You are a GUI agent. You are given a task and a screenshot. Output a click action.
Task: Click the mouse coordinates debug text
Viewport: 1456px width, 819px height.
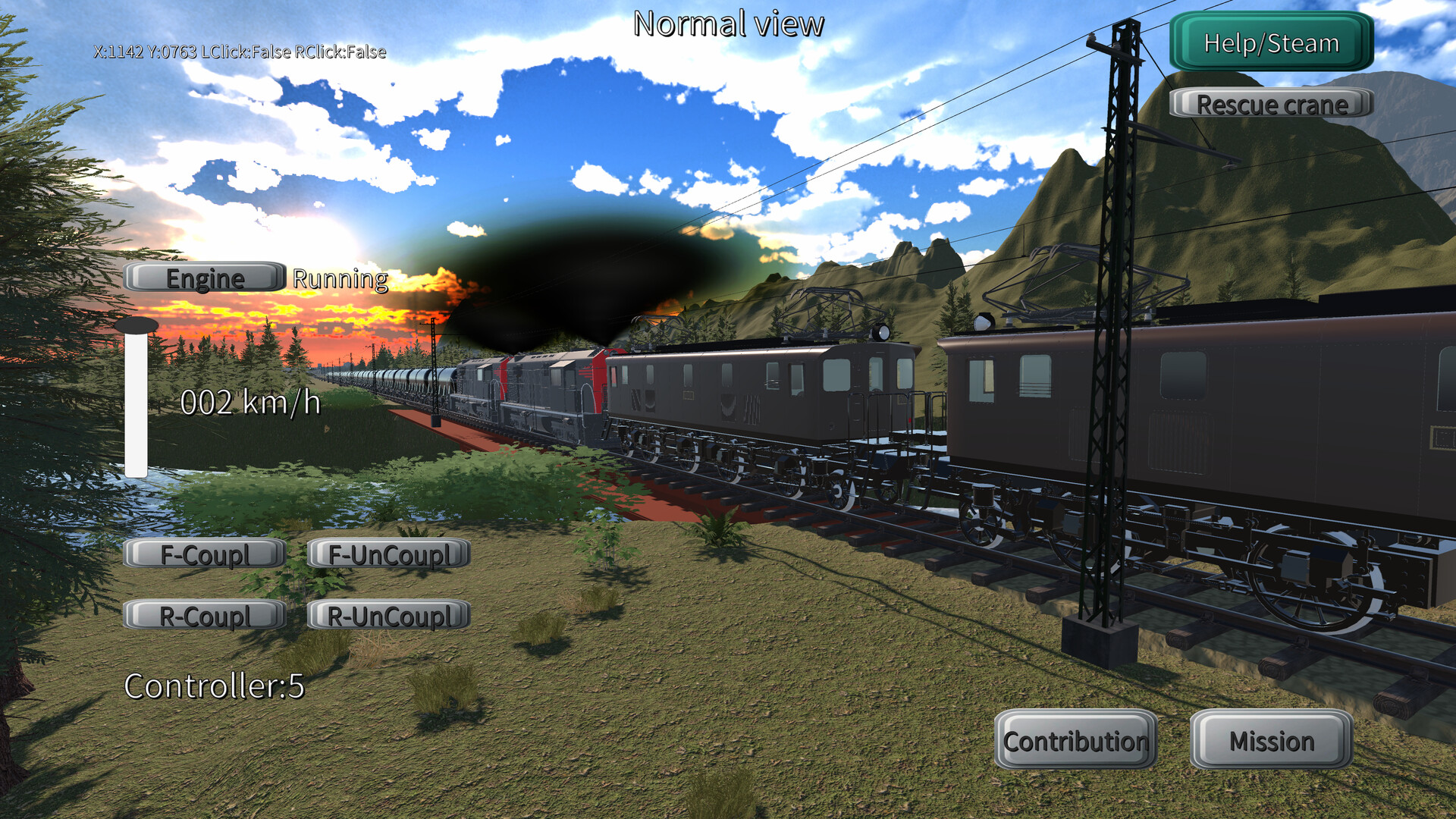240,53
